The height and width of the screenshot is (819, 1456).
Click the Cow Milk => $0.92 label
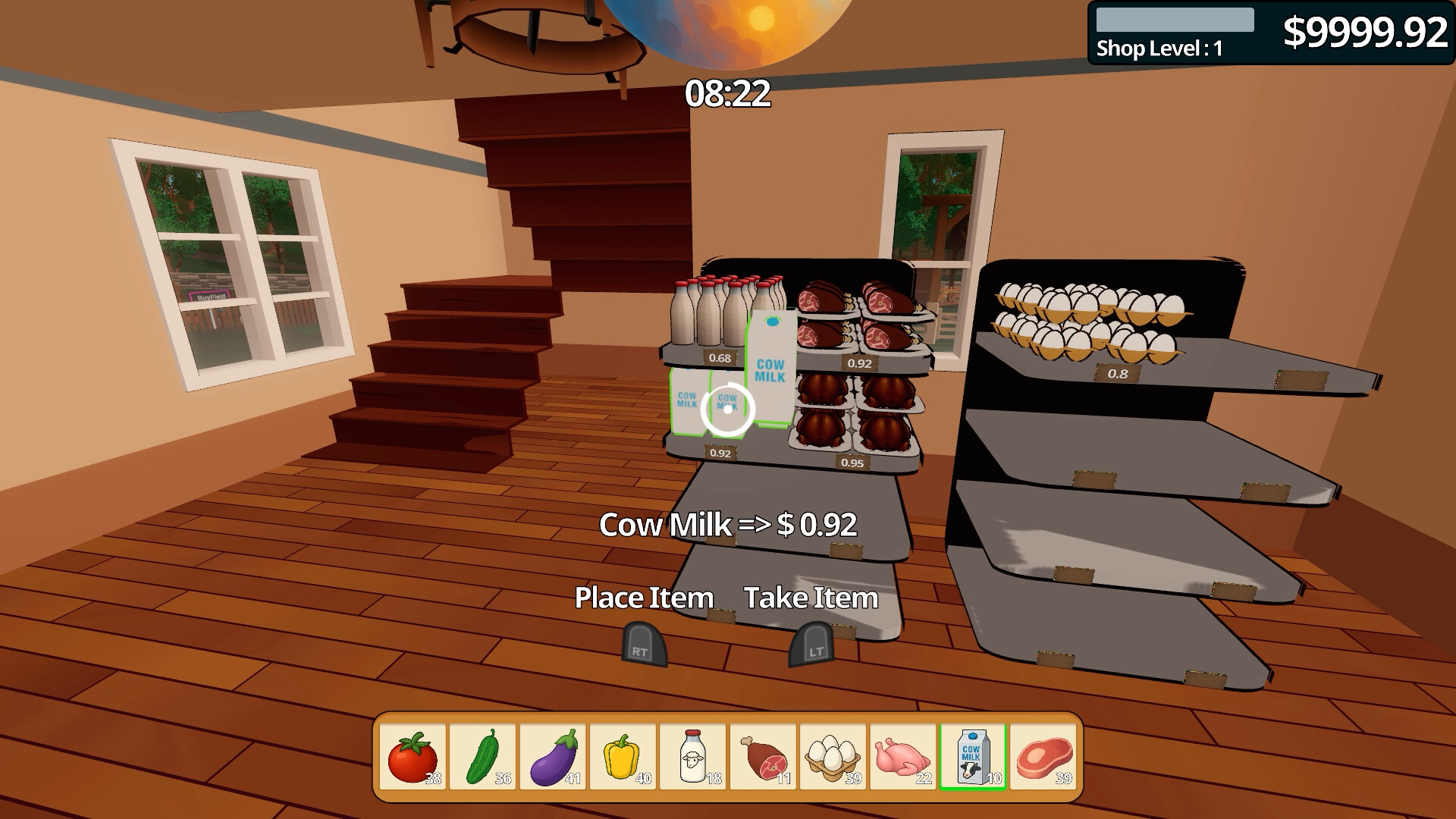coord(727,525)
